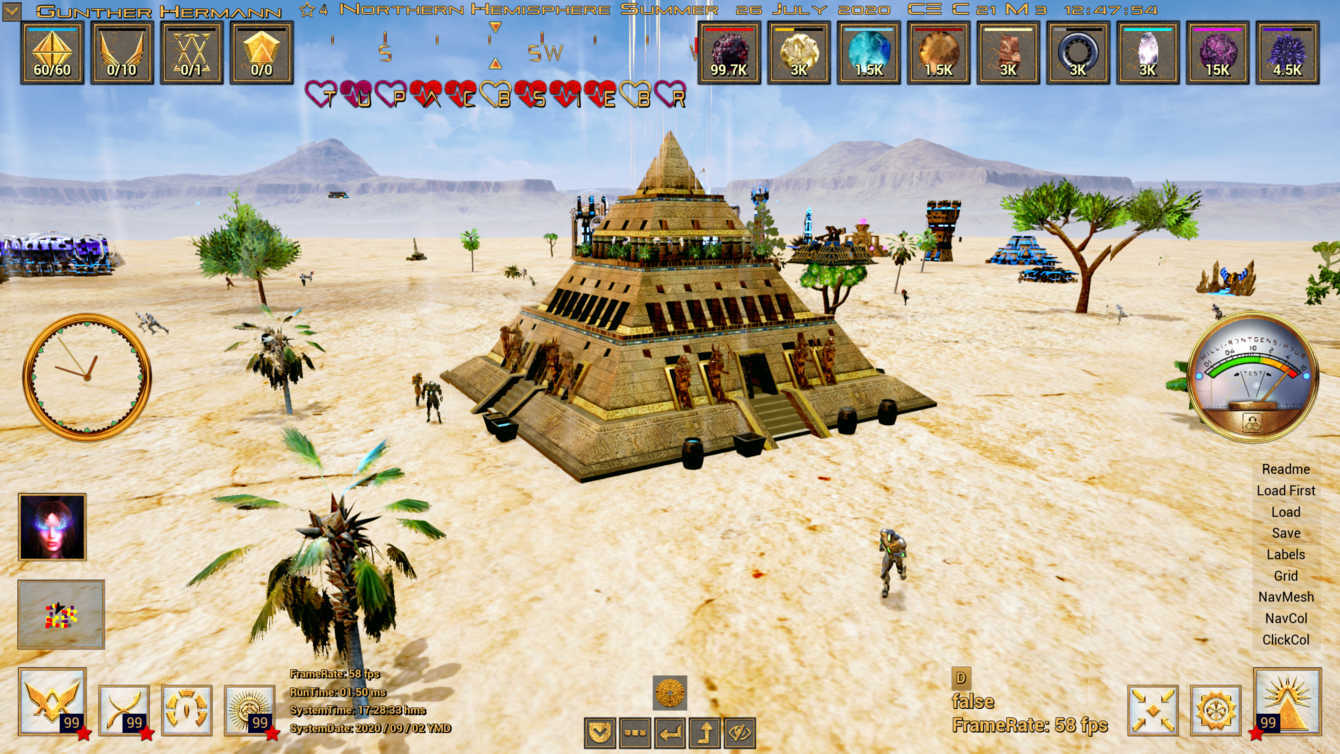Open the dropdown arrow beside Gunther Hermann
Image resolution: width=1340 pixels, height=754 pixels.
click(12, 12)
